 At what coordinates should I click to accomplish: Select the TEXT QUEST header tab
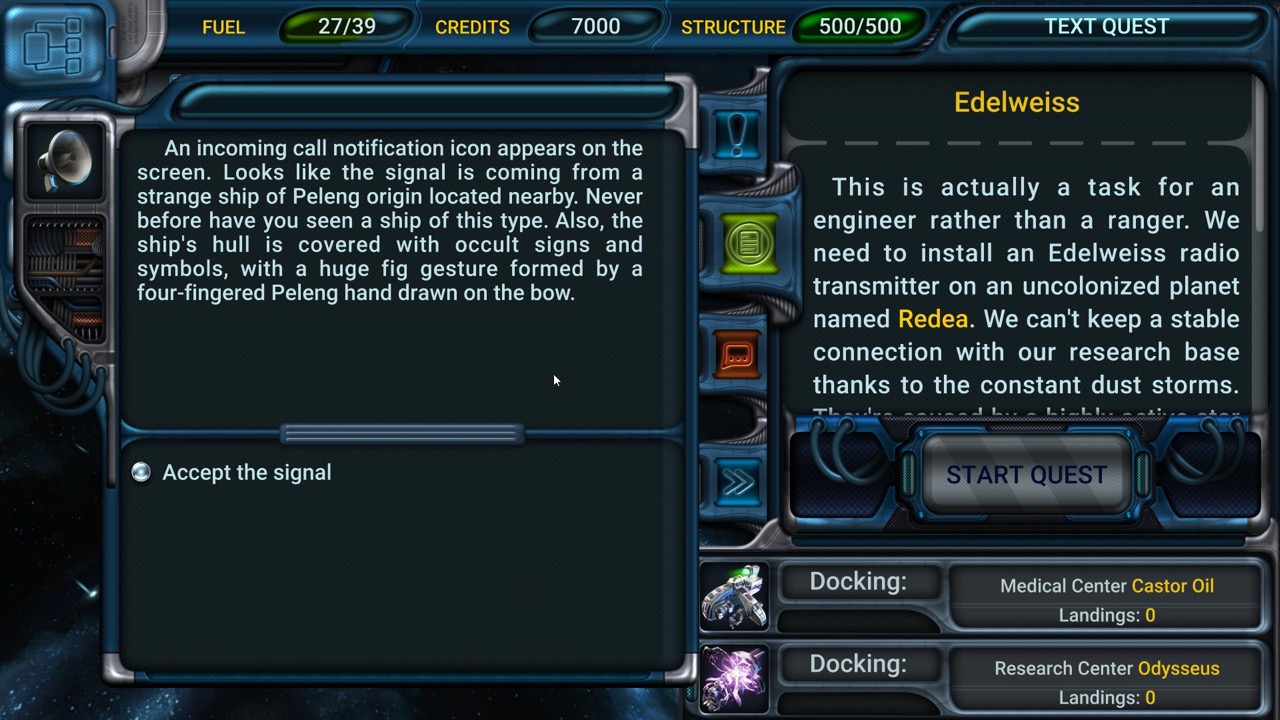[x=1106, y=26]
